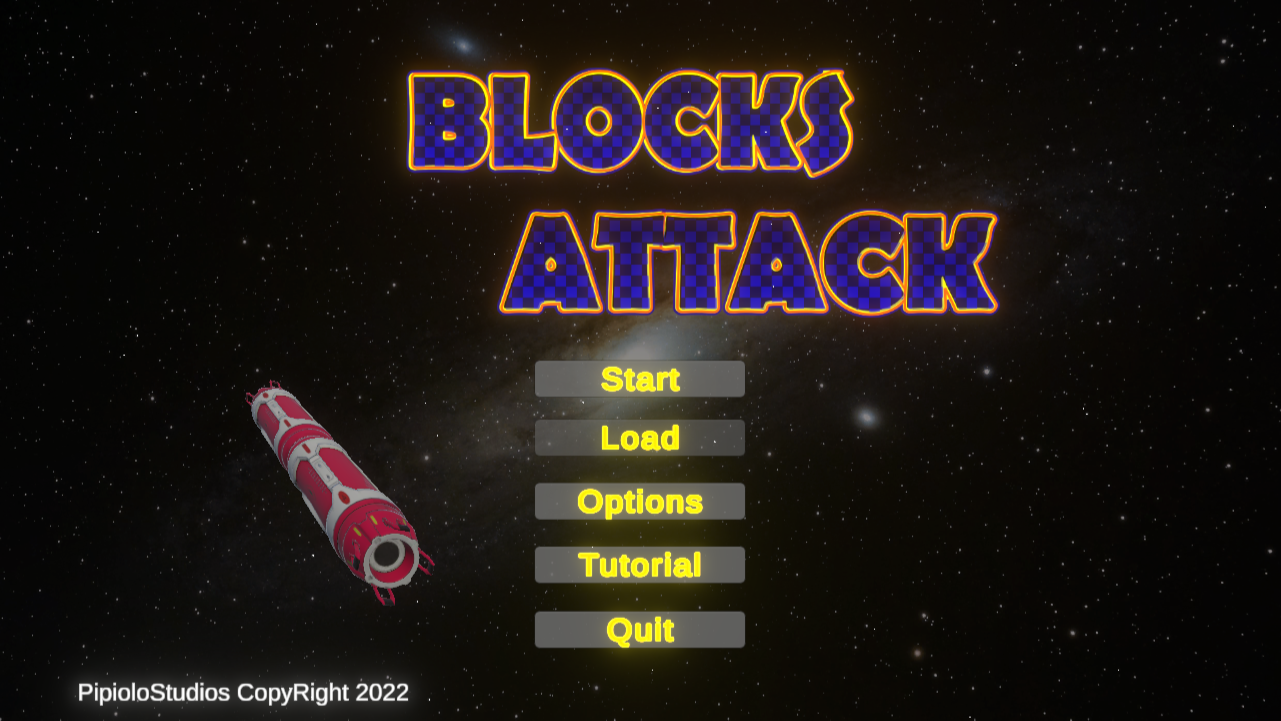Open the Options menu
The width and height of the screenshot is (1281, 721).
point(640,501)
